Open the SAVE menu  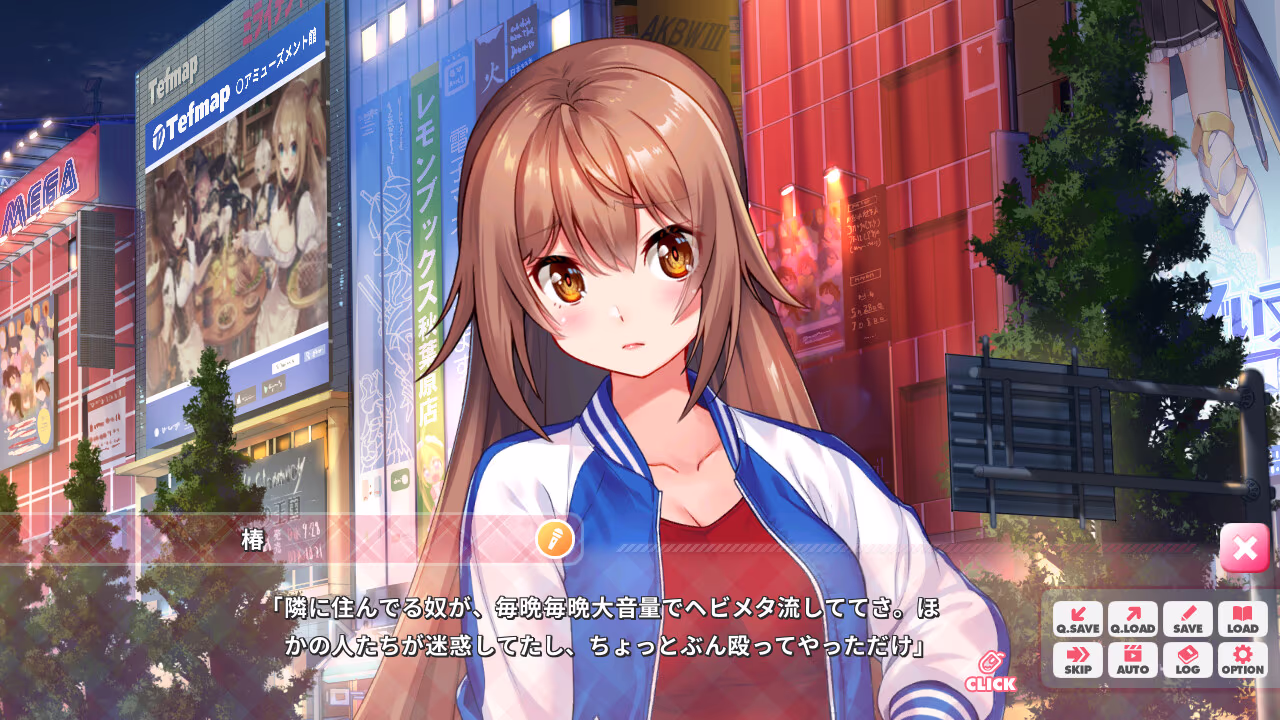(x=1187, y=619)
